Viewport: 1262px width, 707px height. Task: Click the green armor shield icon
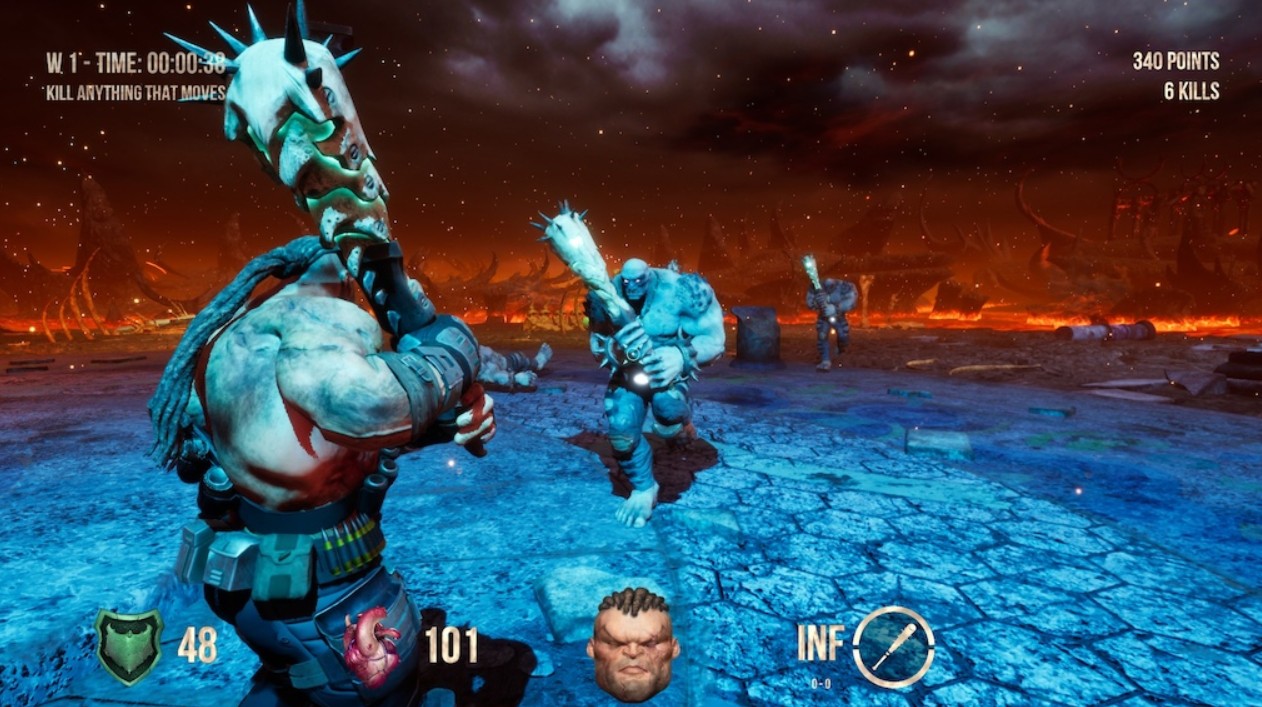point(129,646)
